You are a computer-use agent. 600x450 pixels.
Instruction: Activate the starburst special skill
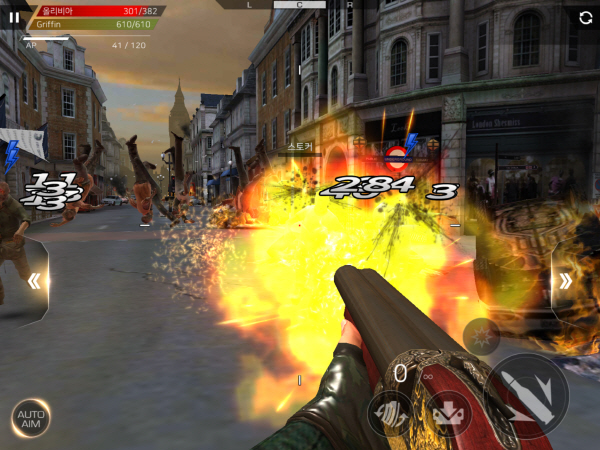[x=481, y=336]
